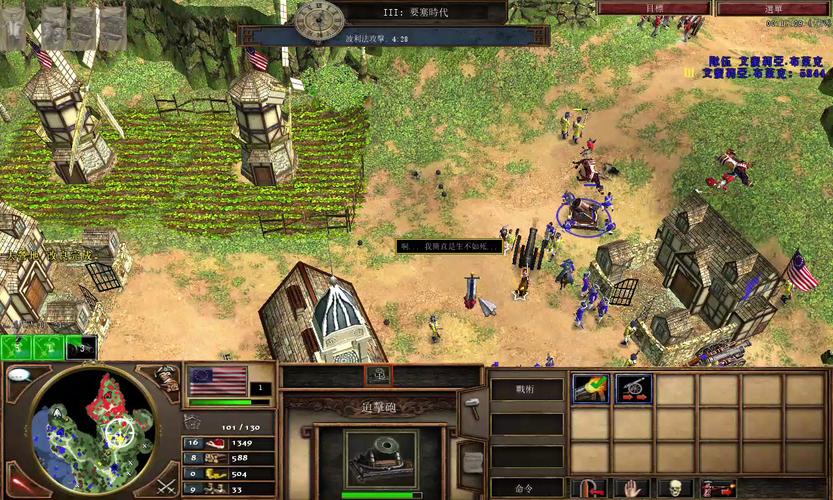Select the 戰術 tactics tab
The image size is (833, 500).
(x=526, y=390)
